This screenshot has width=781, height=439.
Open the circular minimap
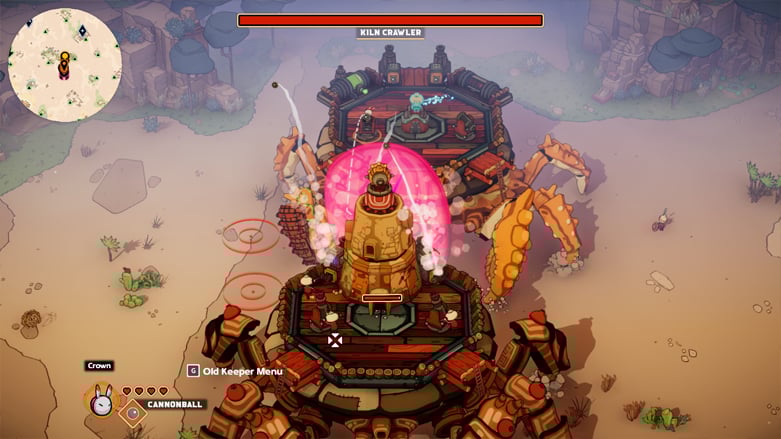point(65,64)
